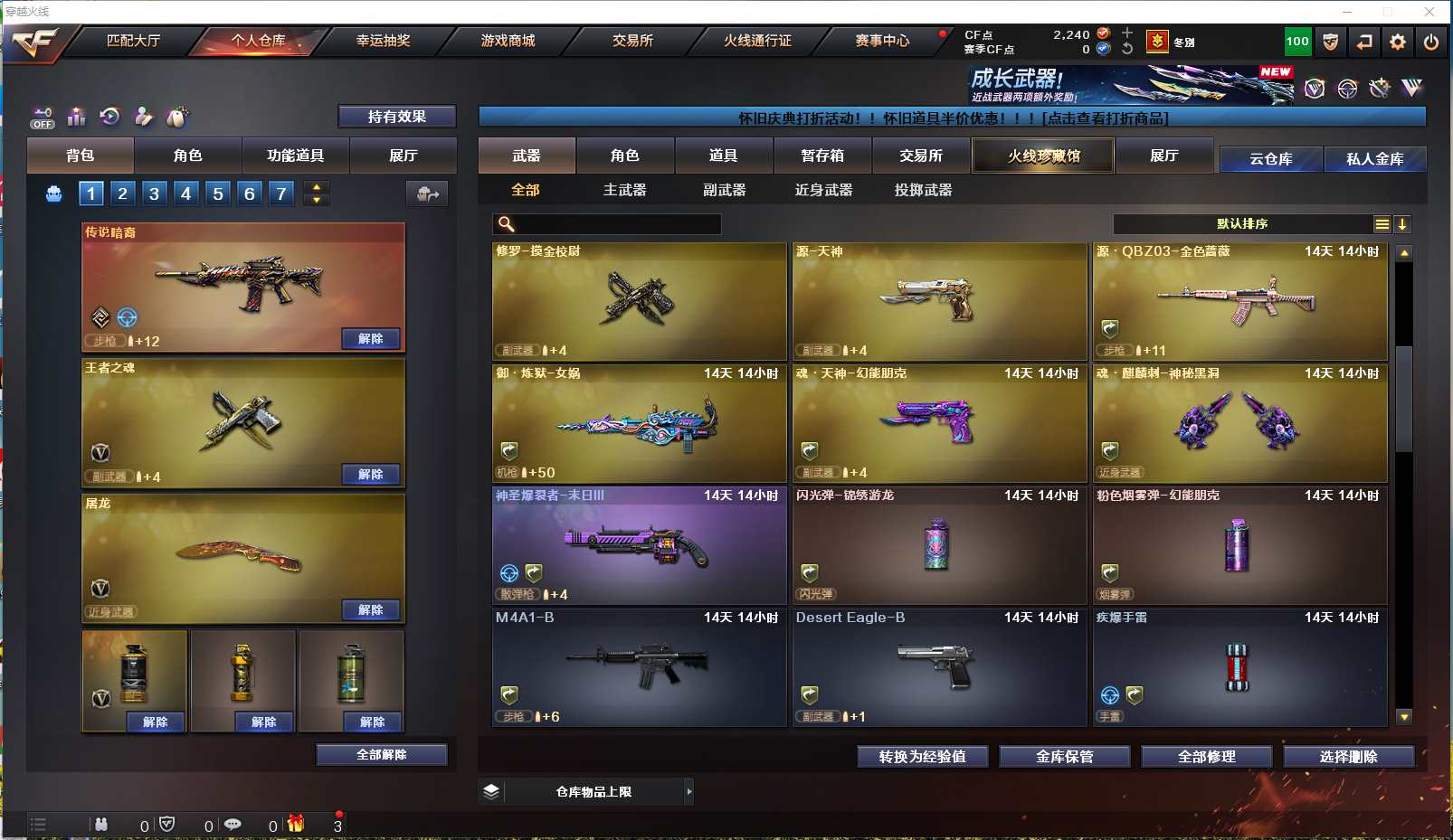Select the 神圣爆裂者-末日III shotgun
The width and height of the screenshot is (1453, 840).
point(639,545)
